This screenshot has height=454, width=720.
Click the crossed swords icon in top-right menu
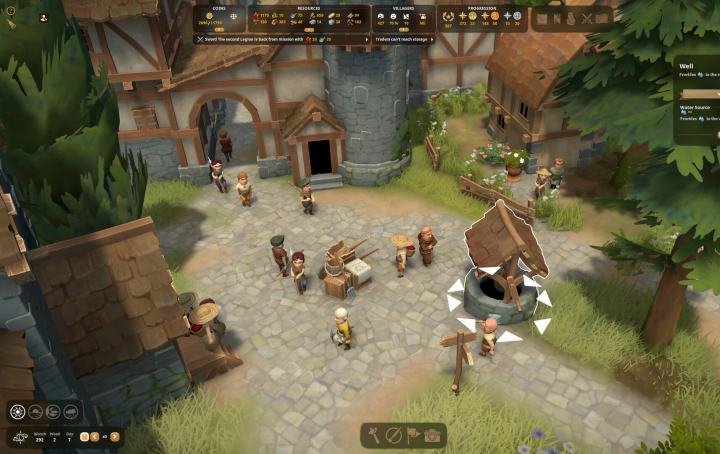pyautogui.click(x=587, y=18)
